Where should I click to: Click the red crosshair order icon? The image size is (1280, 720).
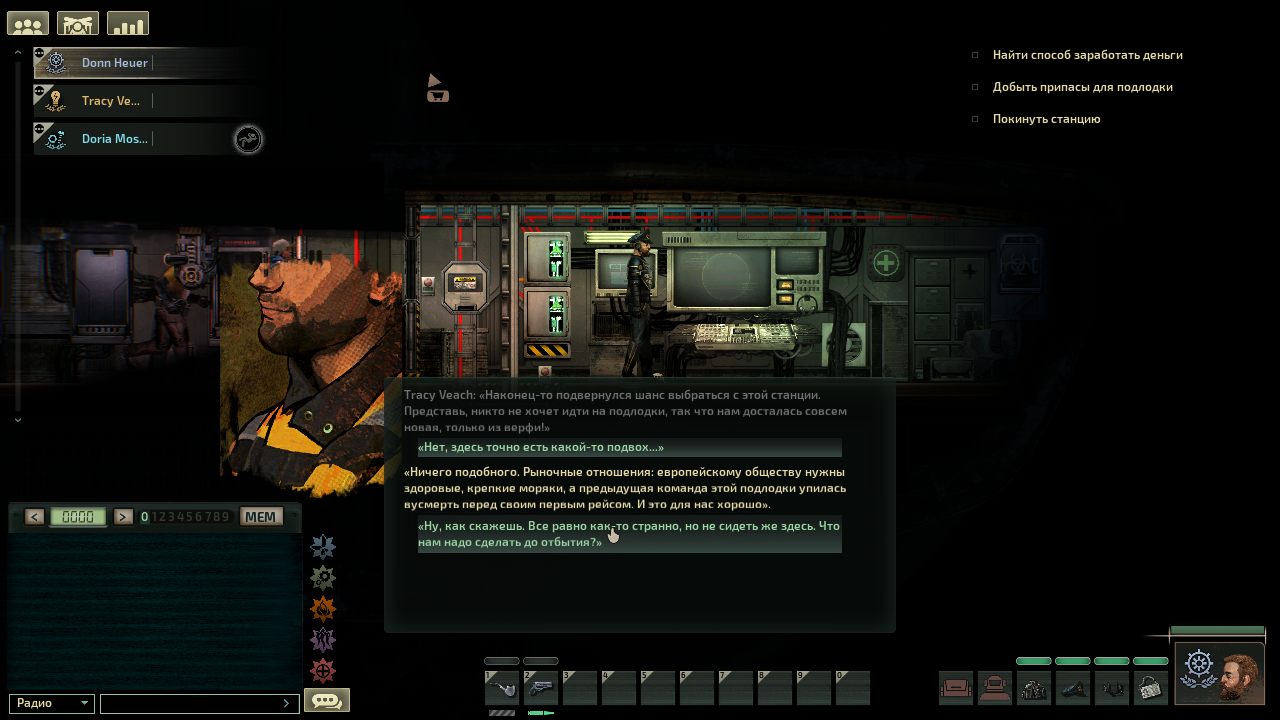coord(323,671)
